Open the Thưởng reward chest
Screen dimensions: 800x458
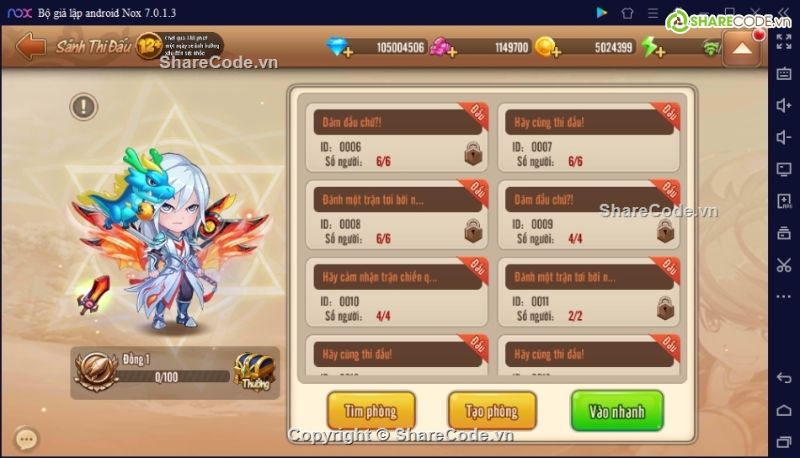click(x=254, y=372)
